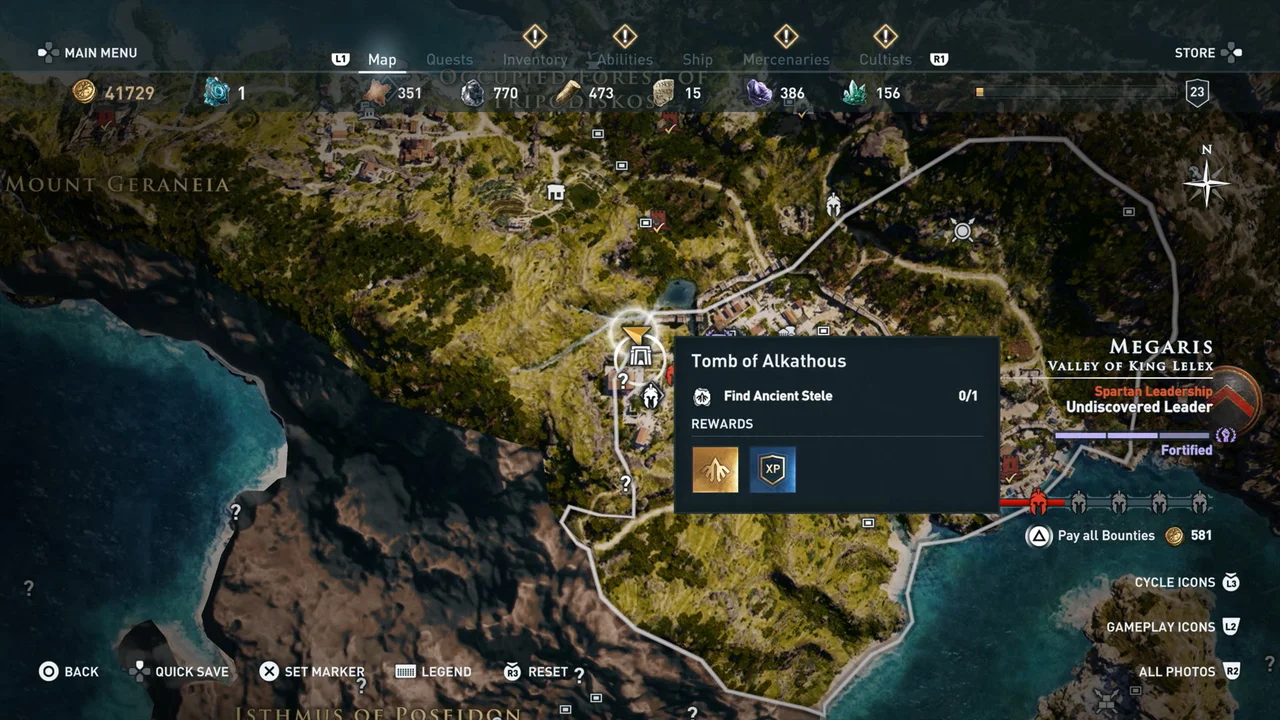Select the Map tab

(382, 60)
